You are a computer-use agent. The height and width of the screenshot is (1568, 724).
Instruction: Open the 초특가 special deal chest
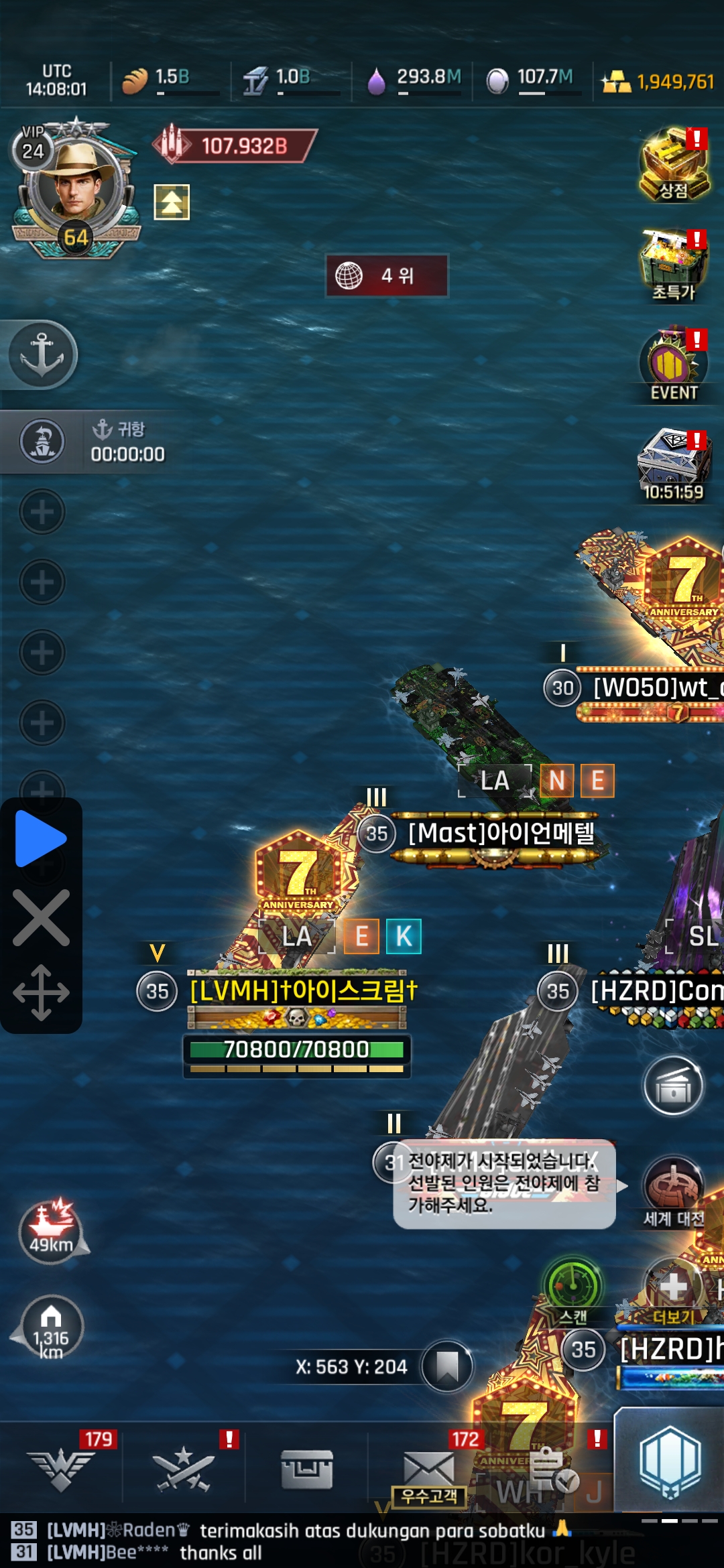(674, 265)
